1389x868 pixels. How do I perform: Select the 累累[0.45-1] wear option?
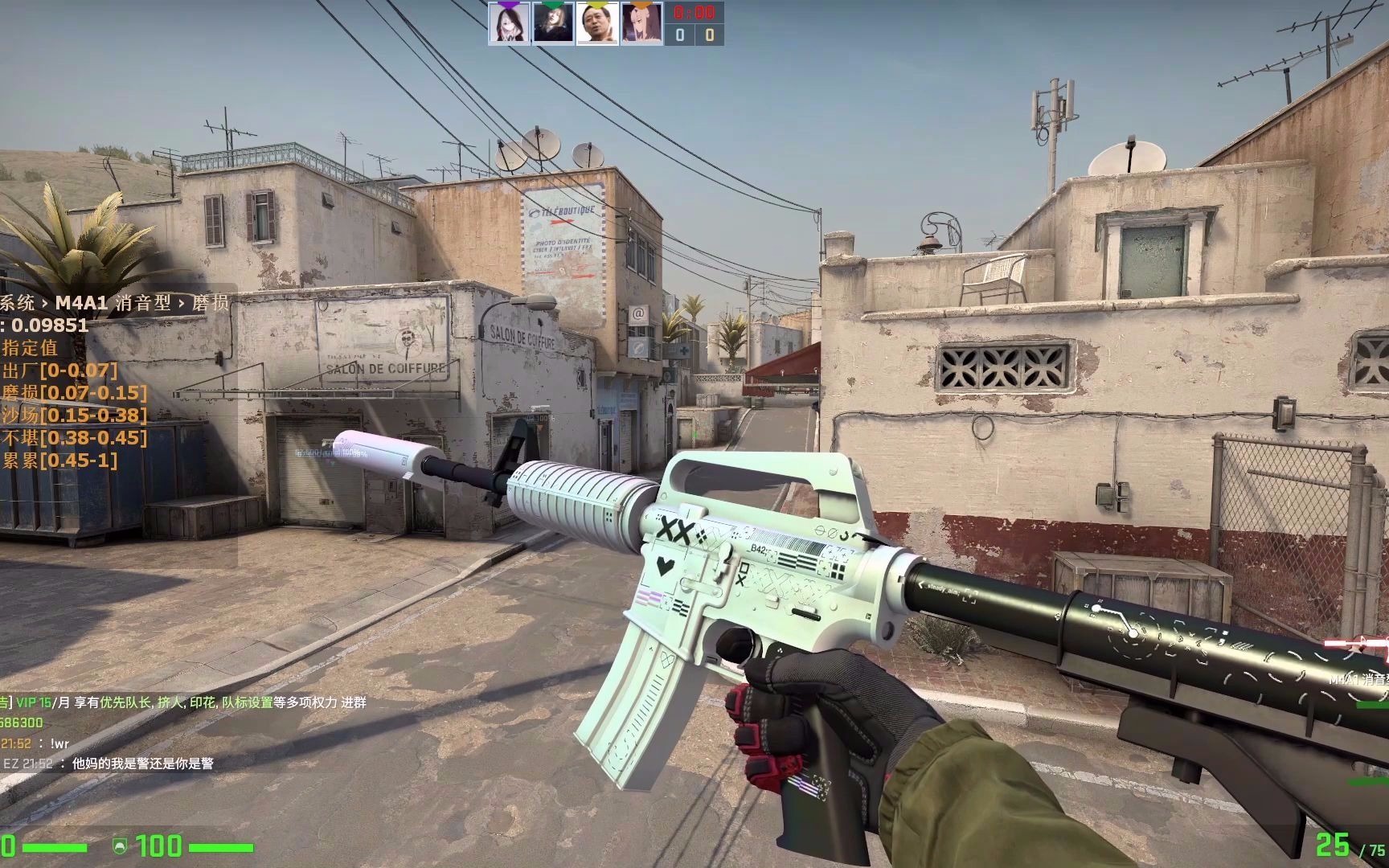[x=56, y=460]
